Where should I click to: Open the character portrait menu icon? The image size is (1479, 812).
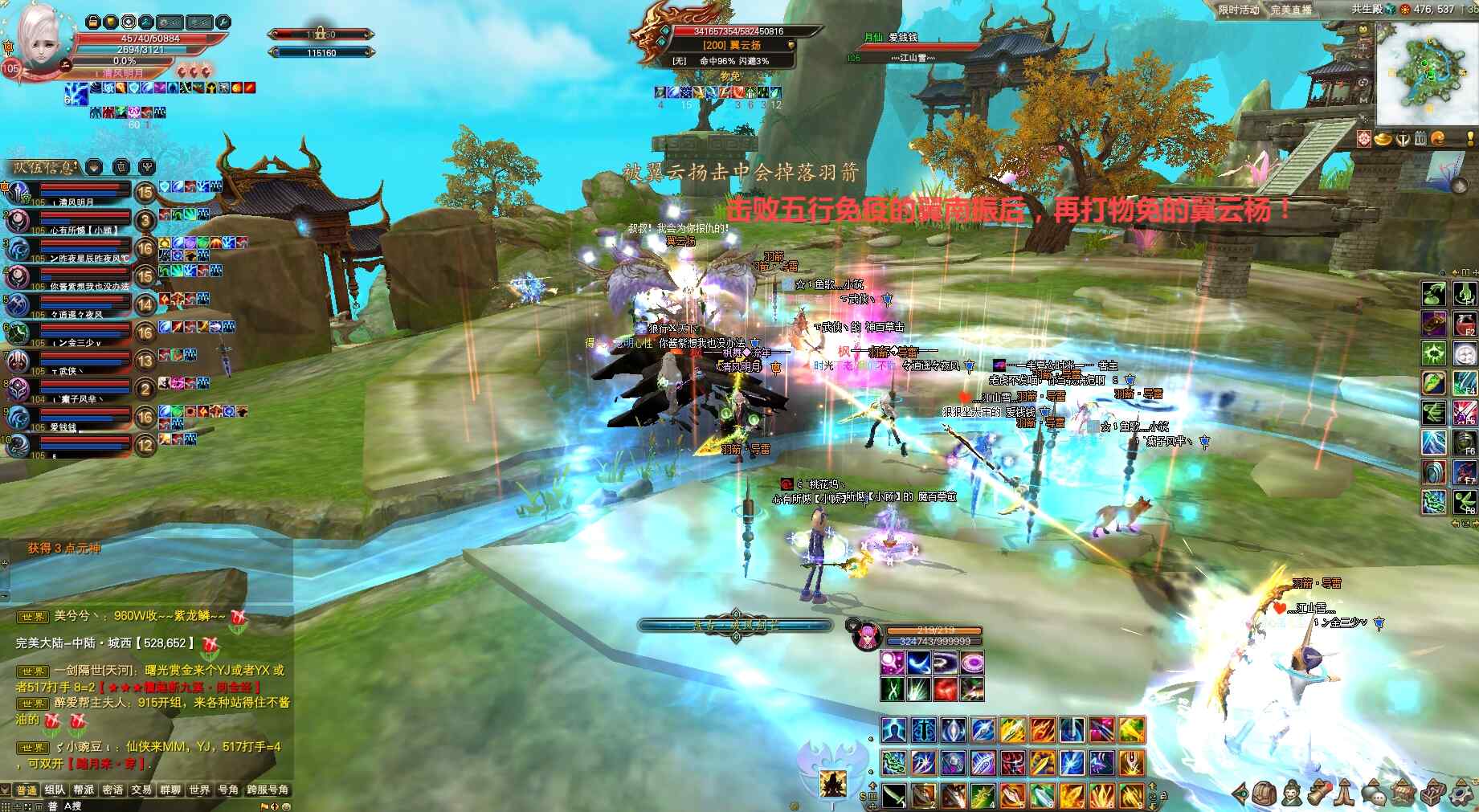pos(1291,794)
